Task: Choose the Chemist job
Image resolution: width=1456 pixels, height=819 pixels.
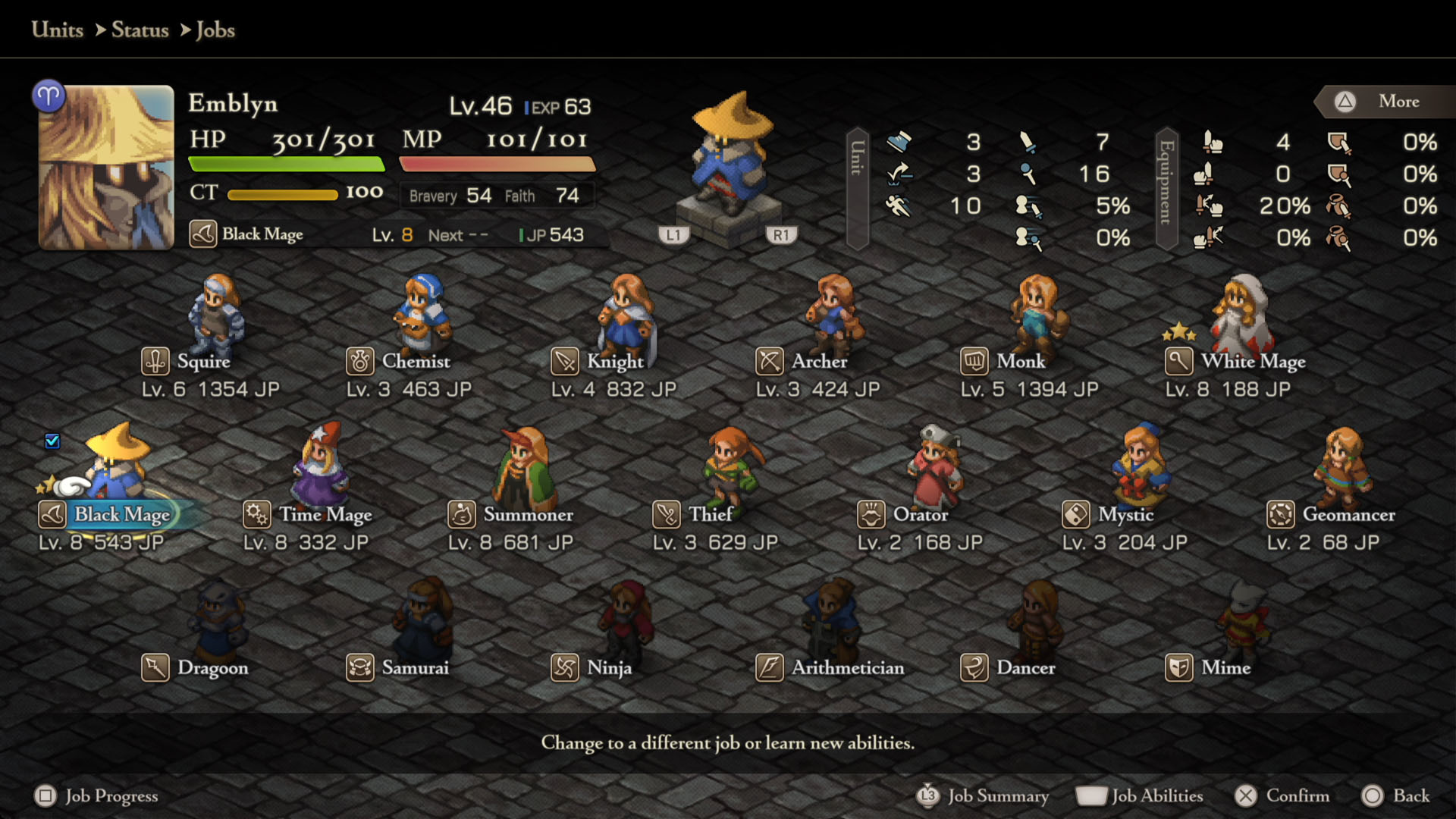Action: (415, 362)
